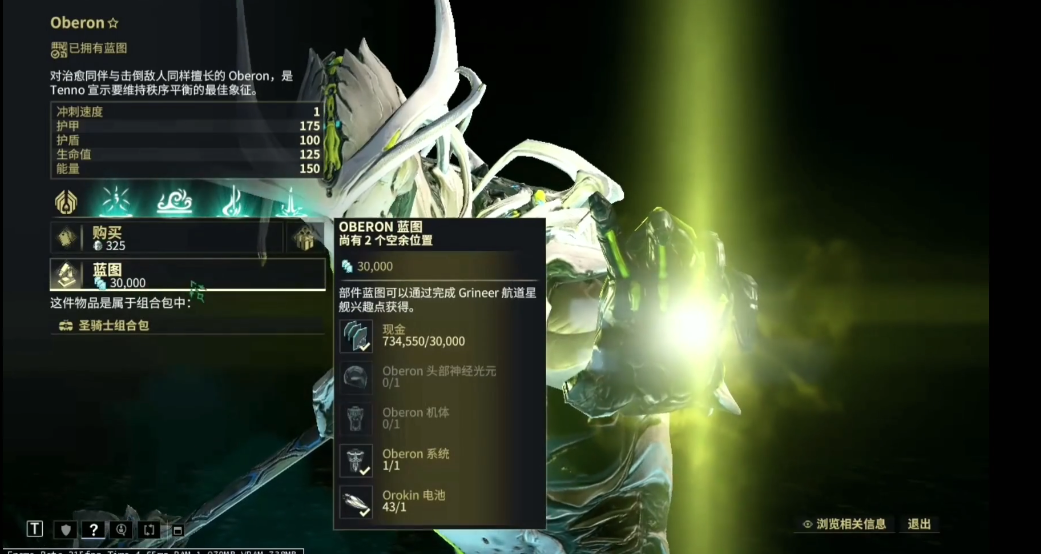The width and height of the screenshot is (1041, 554).
Task: View the starburst-shaped first ability icon
Action: 115,202
